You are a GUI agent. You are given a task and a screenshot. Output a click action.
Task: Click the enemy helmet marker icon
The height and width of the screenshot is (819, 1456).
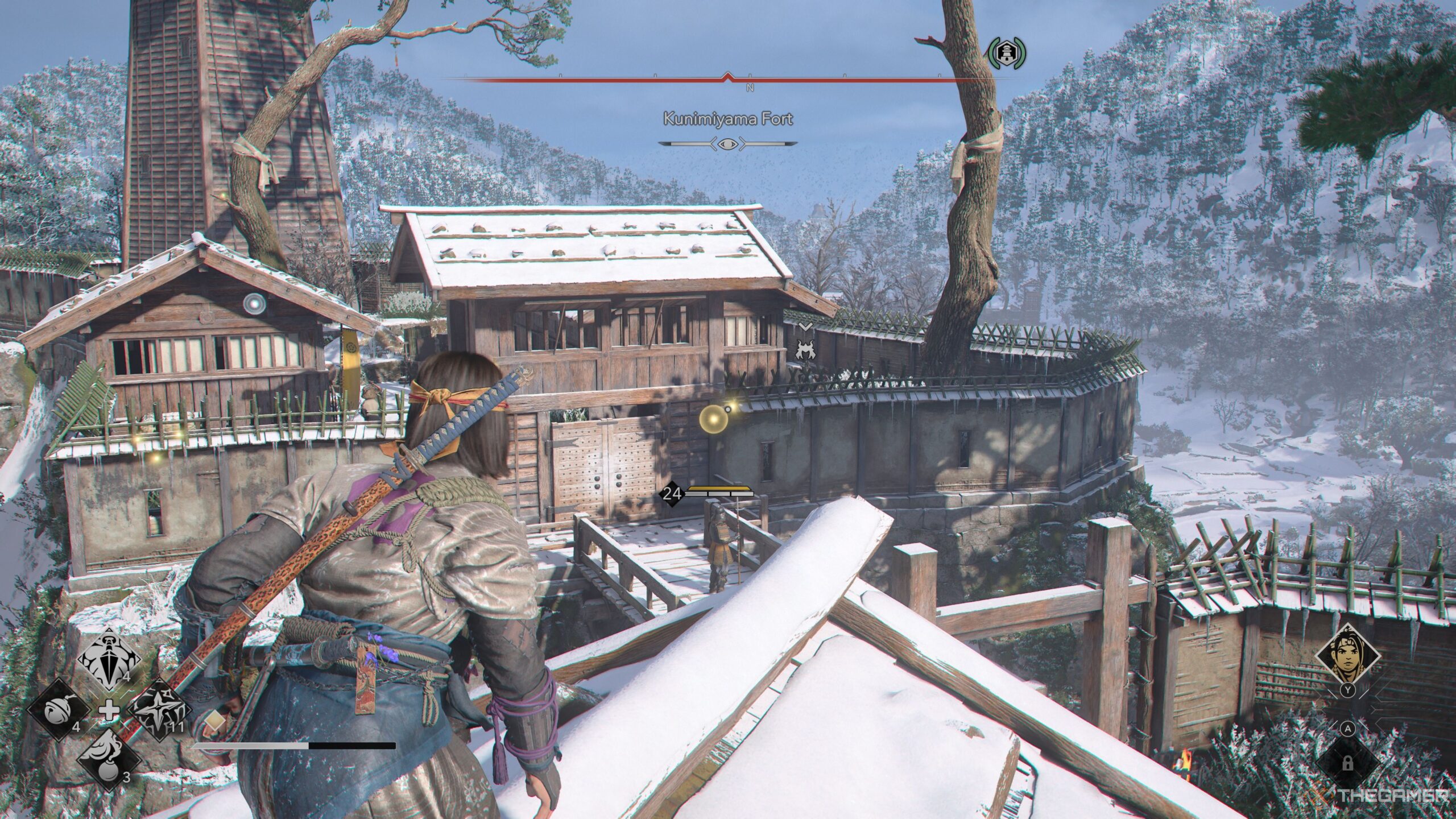point(804,348)
